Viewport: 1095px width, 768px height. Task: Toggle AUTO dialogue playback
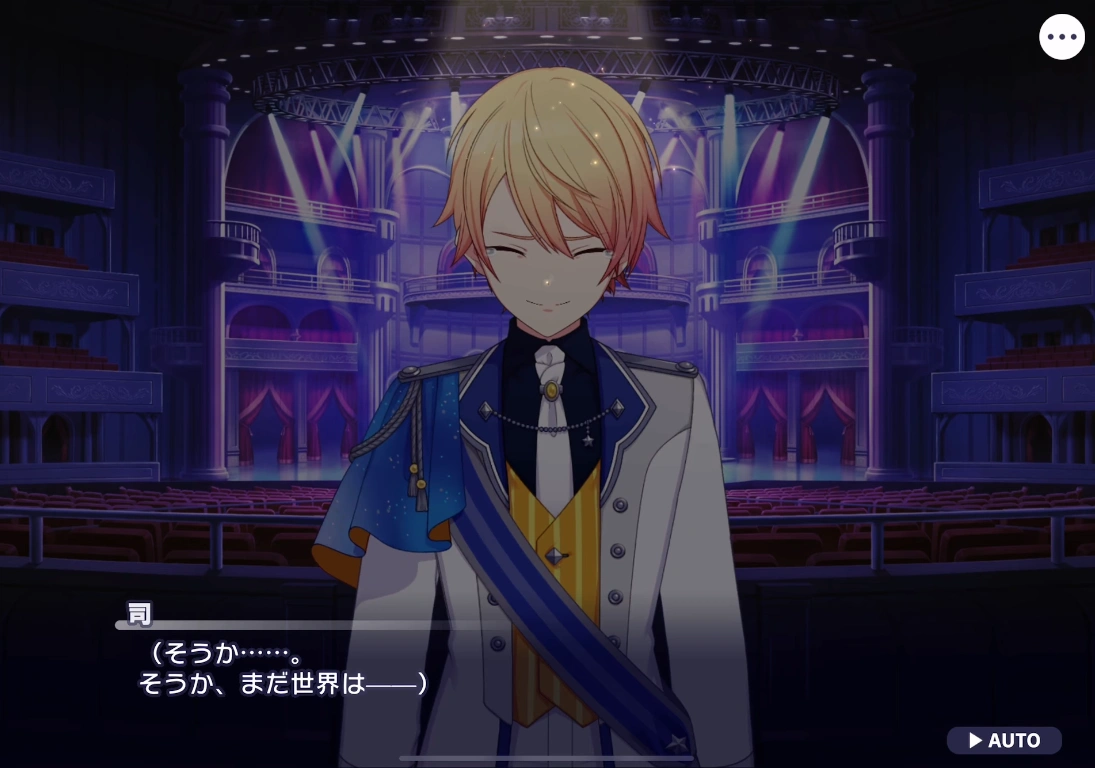coord(1004,741)
